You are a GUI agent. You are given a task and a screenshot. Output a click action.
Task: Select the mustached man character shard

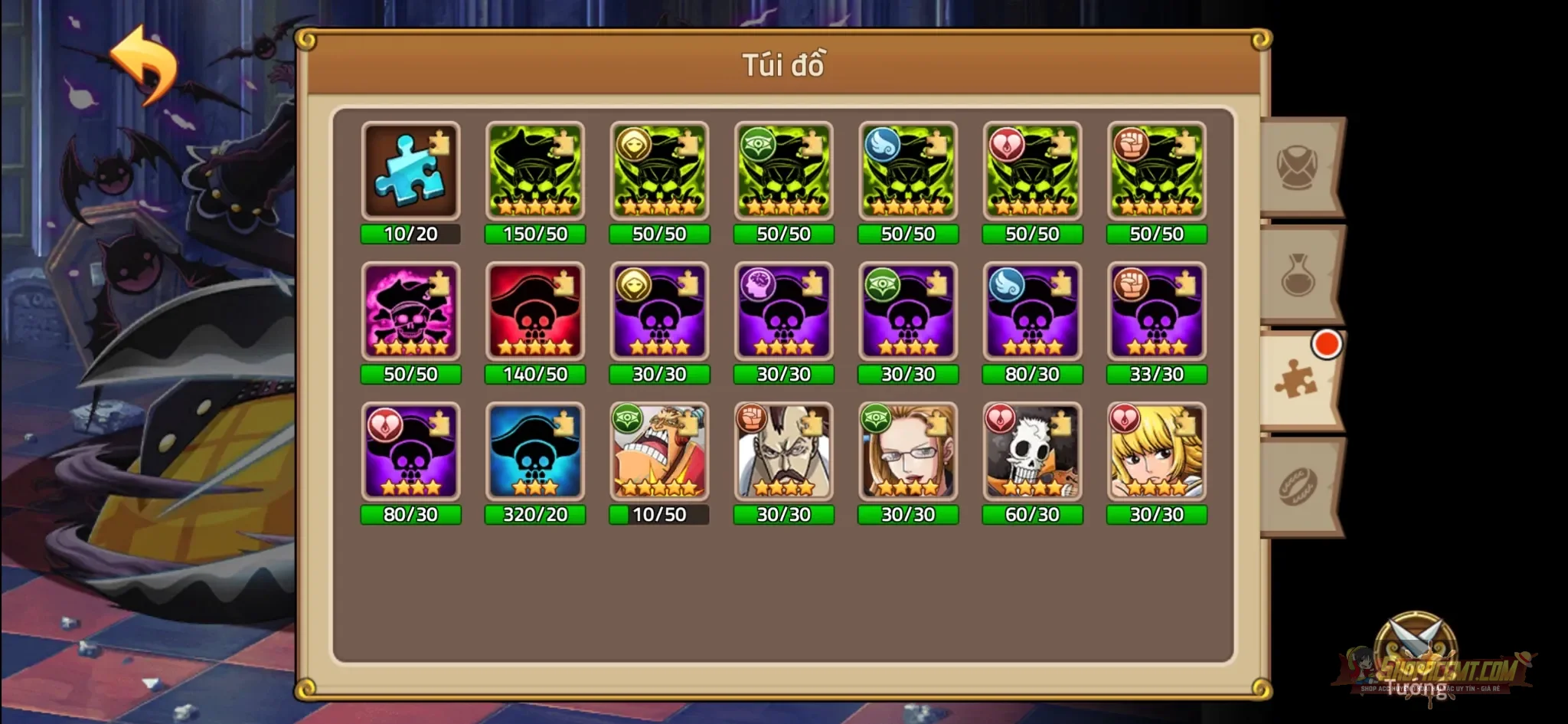[x=784, y=452]
